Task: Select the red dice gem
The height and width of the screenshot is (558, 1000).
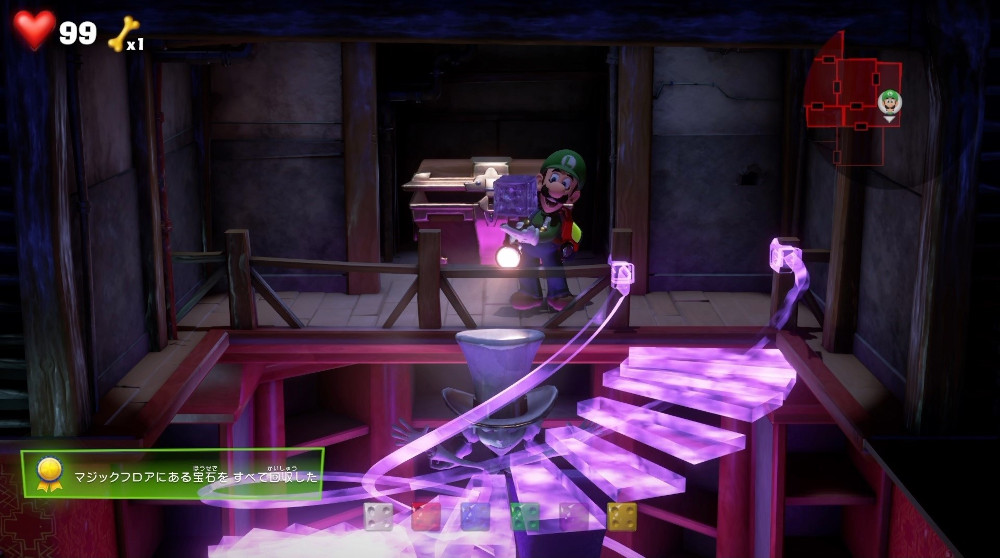Action: [x=426, y=516]
